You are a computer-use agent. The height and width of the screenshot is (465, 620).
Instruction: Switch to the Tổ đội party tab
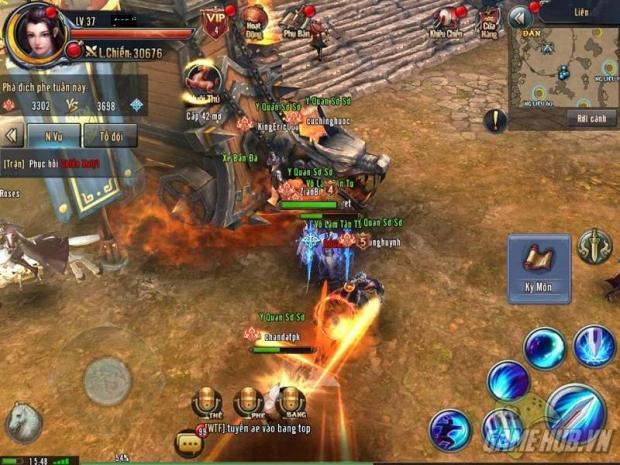tap(110, 135)
